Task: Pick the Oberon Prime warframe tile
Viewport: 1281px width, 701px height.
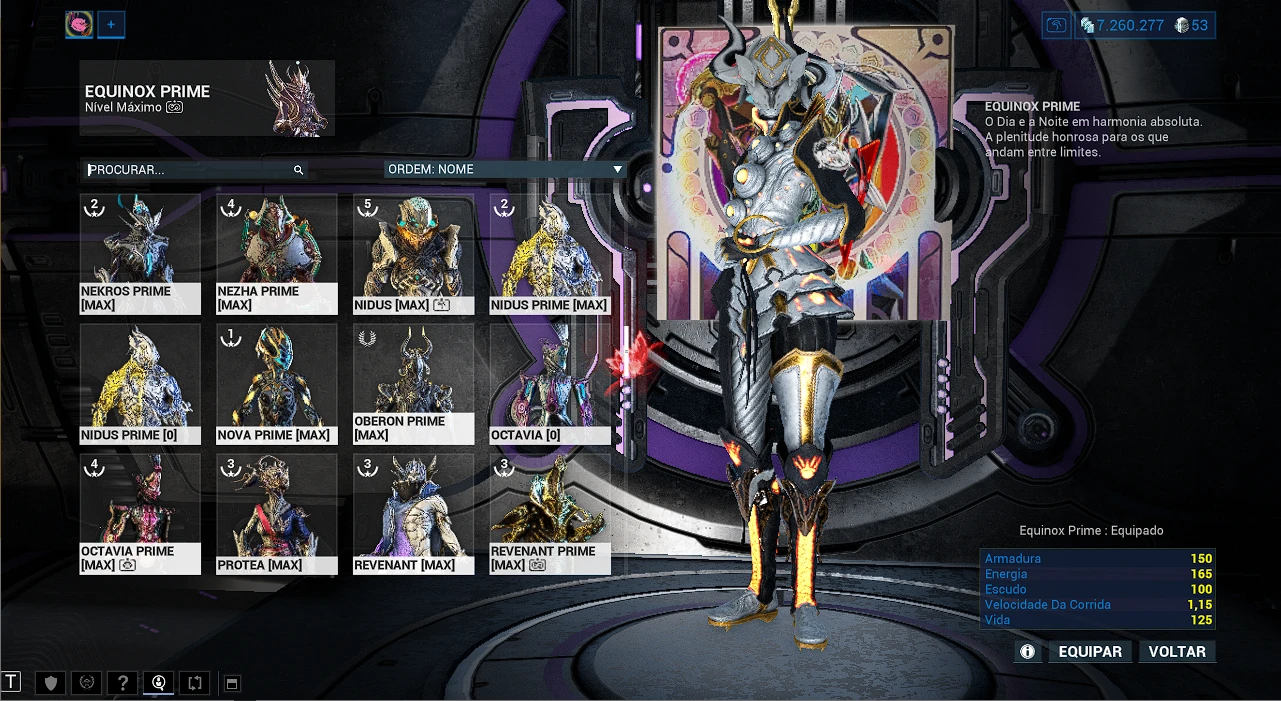Action: (x=413, y=384)
